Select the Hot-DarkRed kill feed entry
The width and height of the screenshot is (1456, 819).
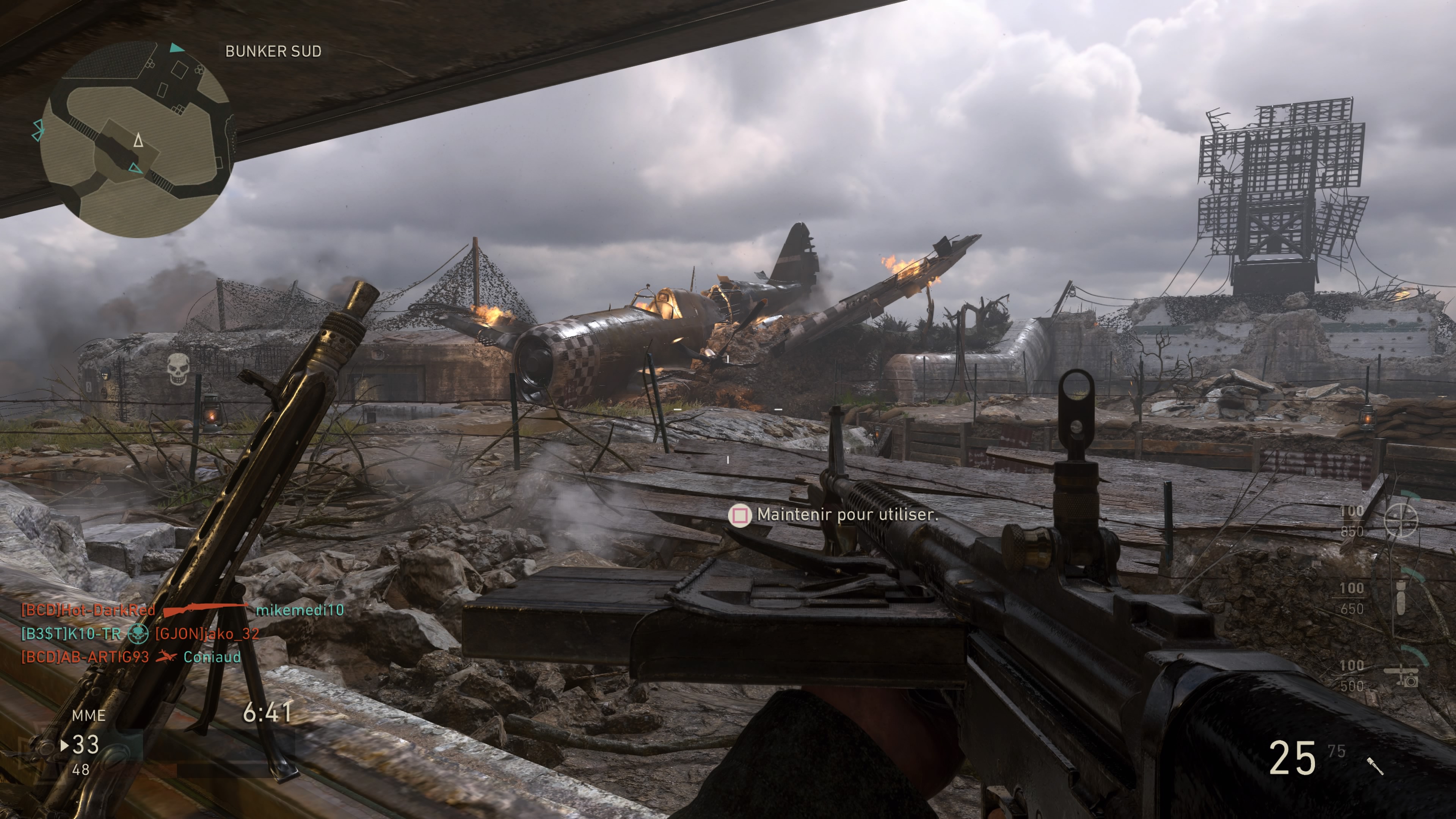(x=182, y=610)
